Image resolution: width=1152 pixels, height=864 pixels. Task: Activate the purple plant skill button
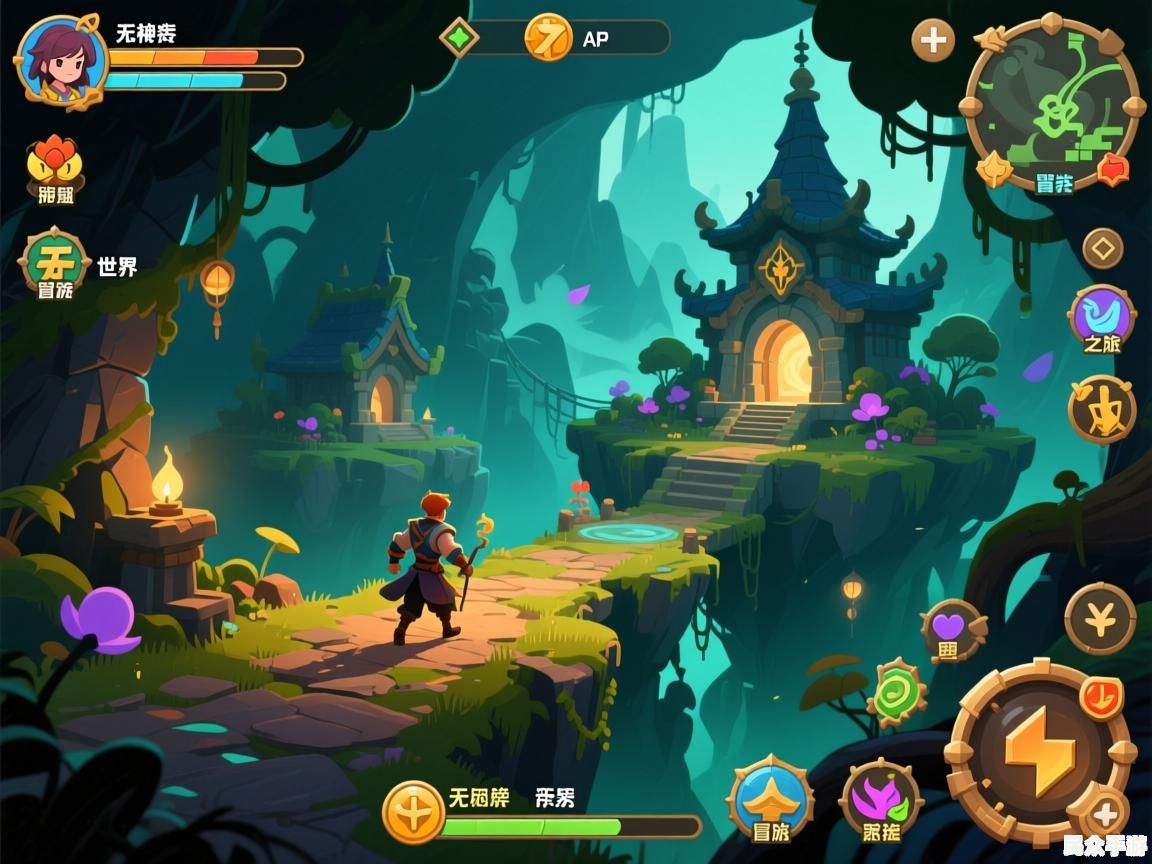click(x=880, y=801)
